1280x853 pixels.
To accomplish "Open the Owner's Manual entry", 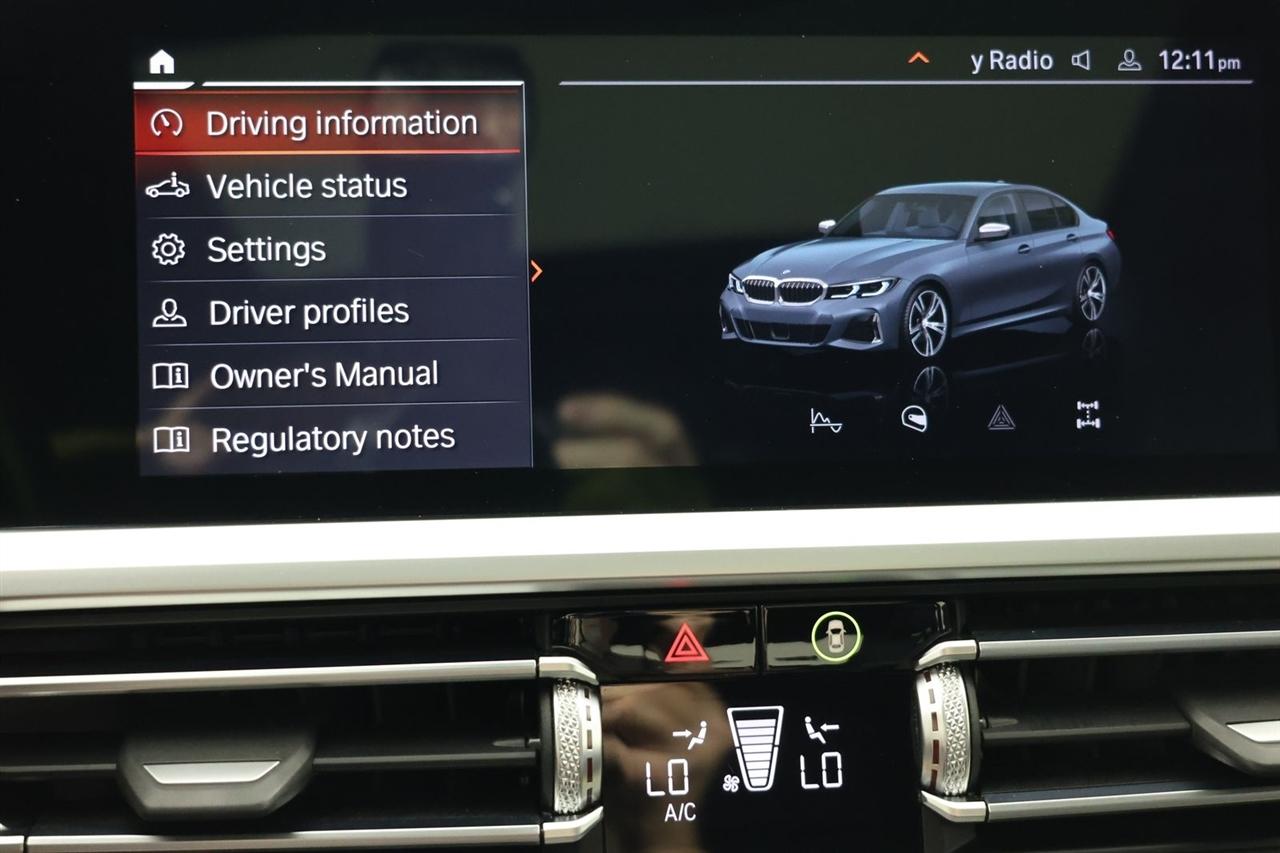I will pos(328,375).
